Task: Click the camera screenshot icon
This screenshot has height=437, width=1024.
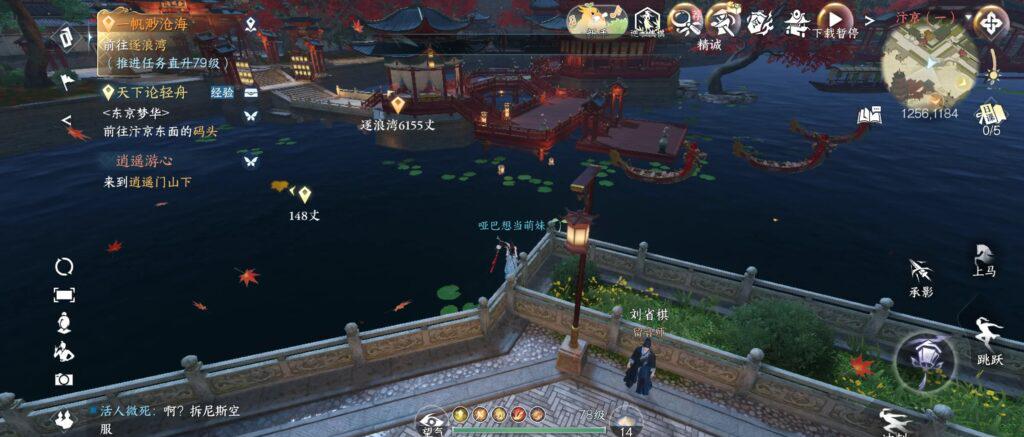Action: [x=64, y=379]
